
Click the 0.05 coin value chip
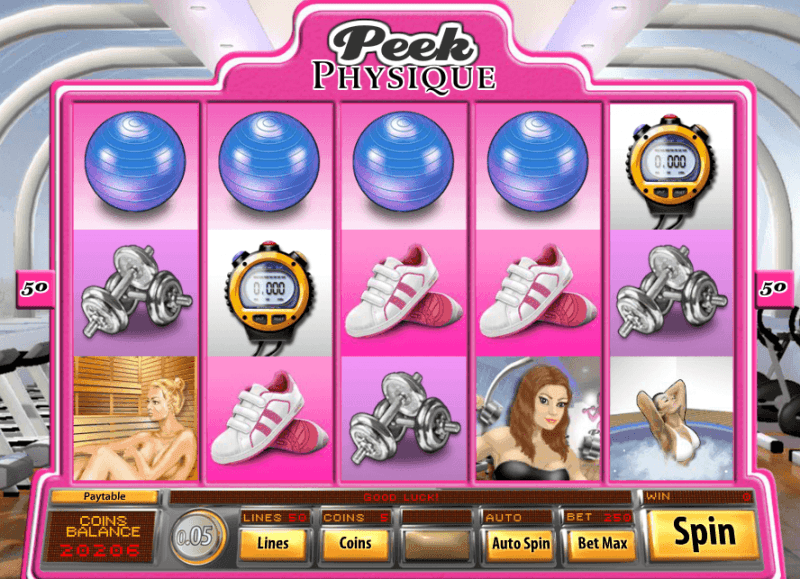coord(196,535)
